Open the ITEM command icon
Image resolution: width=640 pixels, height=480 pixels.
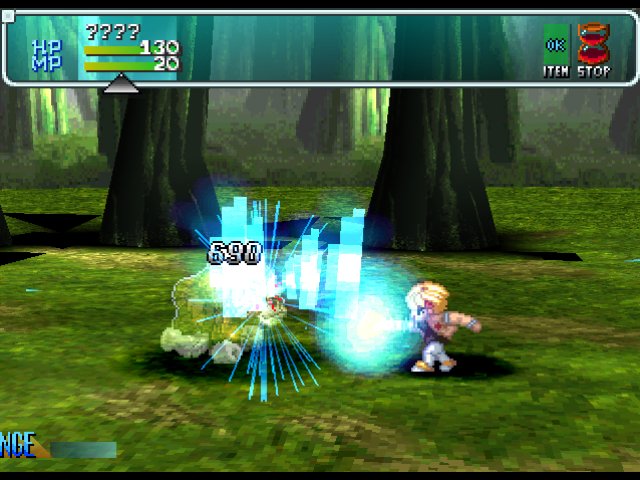point(556,46)
